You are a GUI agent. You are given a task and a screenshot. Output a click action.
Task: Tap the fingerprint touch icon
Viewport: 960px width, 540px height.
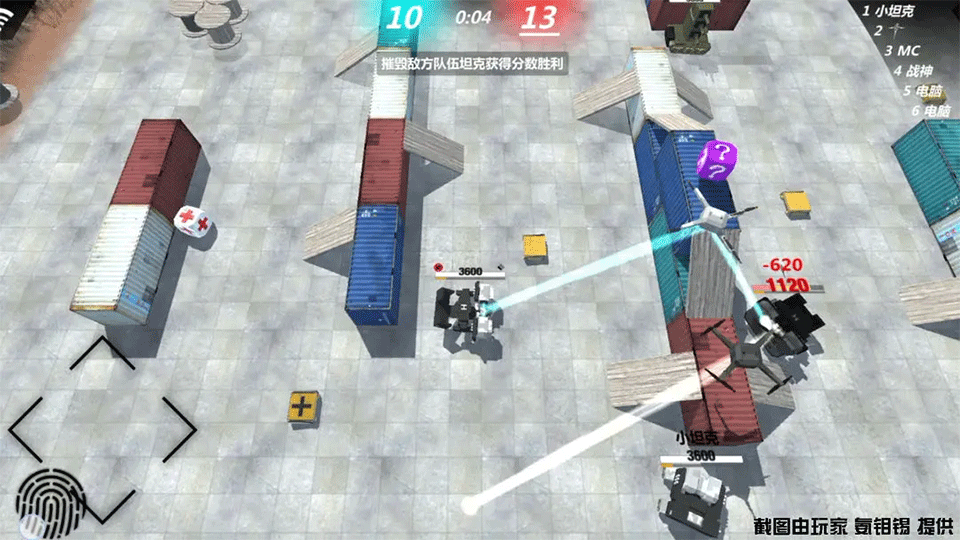pyautogui.click(x=47, y=497)
